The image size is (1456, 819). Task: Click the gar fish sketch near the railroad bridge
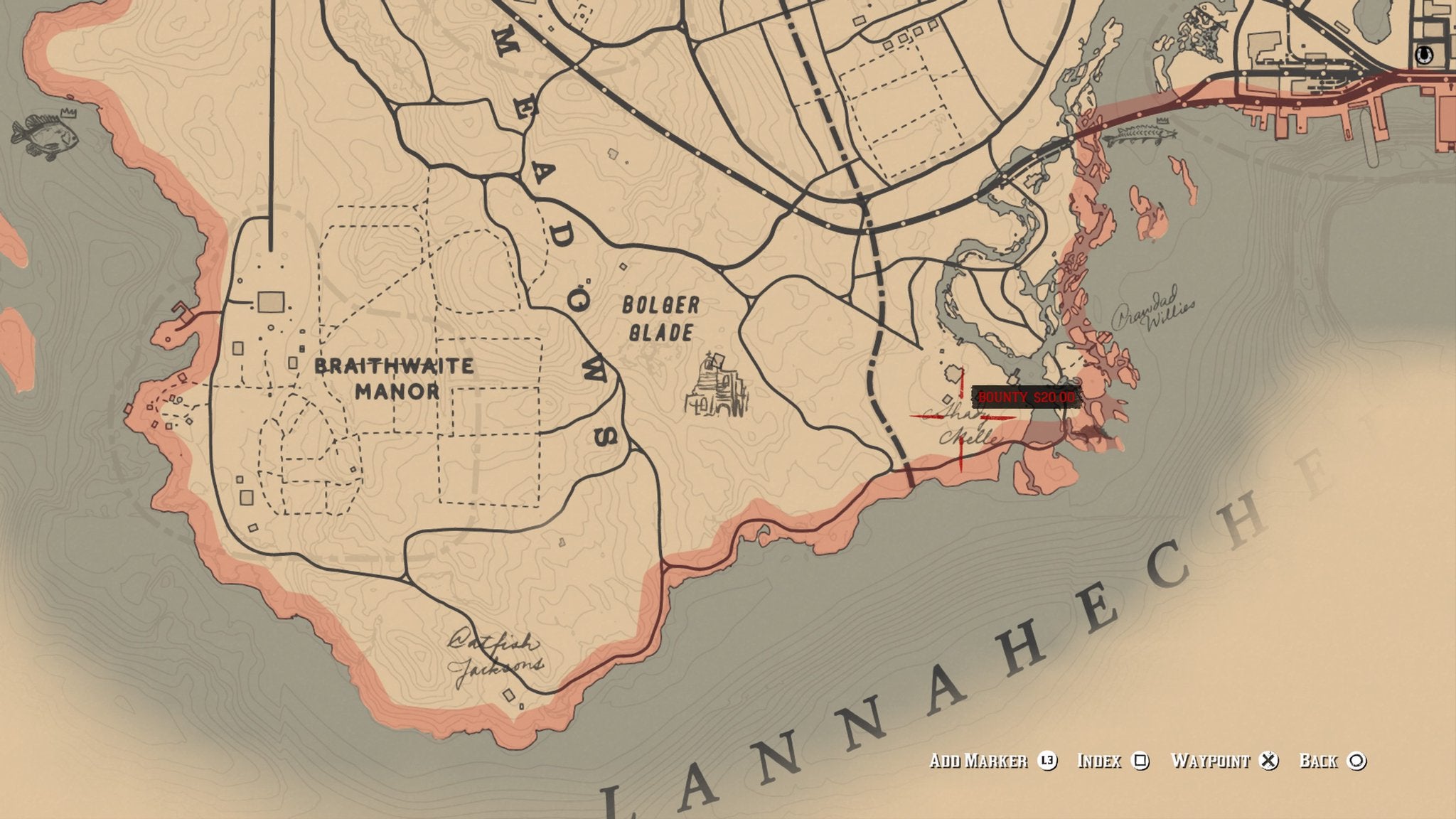click(x=1141, y=134)
